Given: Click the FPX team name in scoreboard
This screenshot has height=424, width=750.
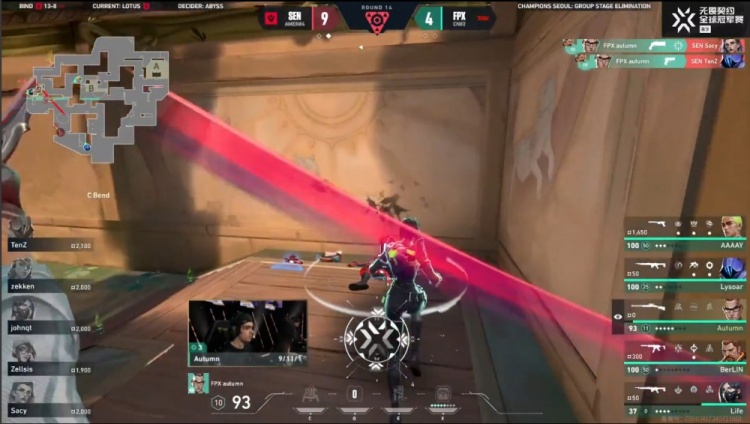Looking at the screenshot, I should click(458, 17).
